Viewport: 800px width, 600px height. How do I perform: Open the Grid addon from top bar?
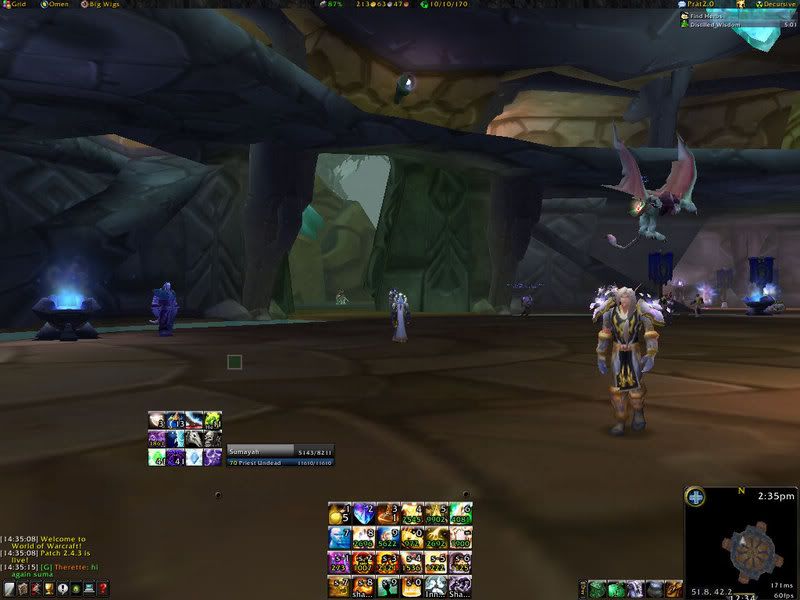tap(17, 5)
